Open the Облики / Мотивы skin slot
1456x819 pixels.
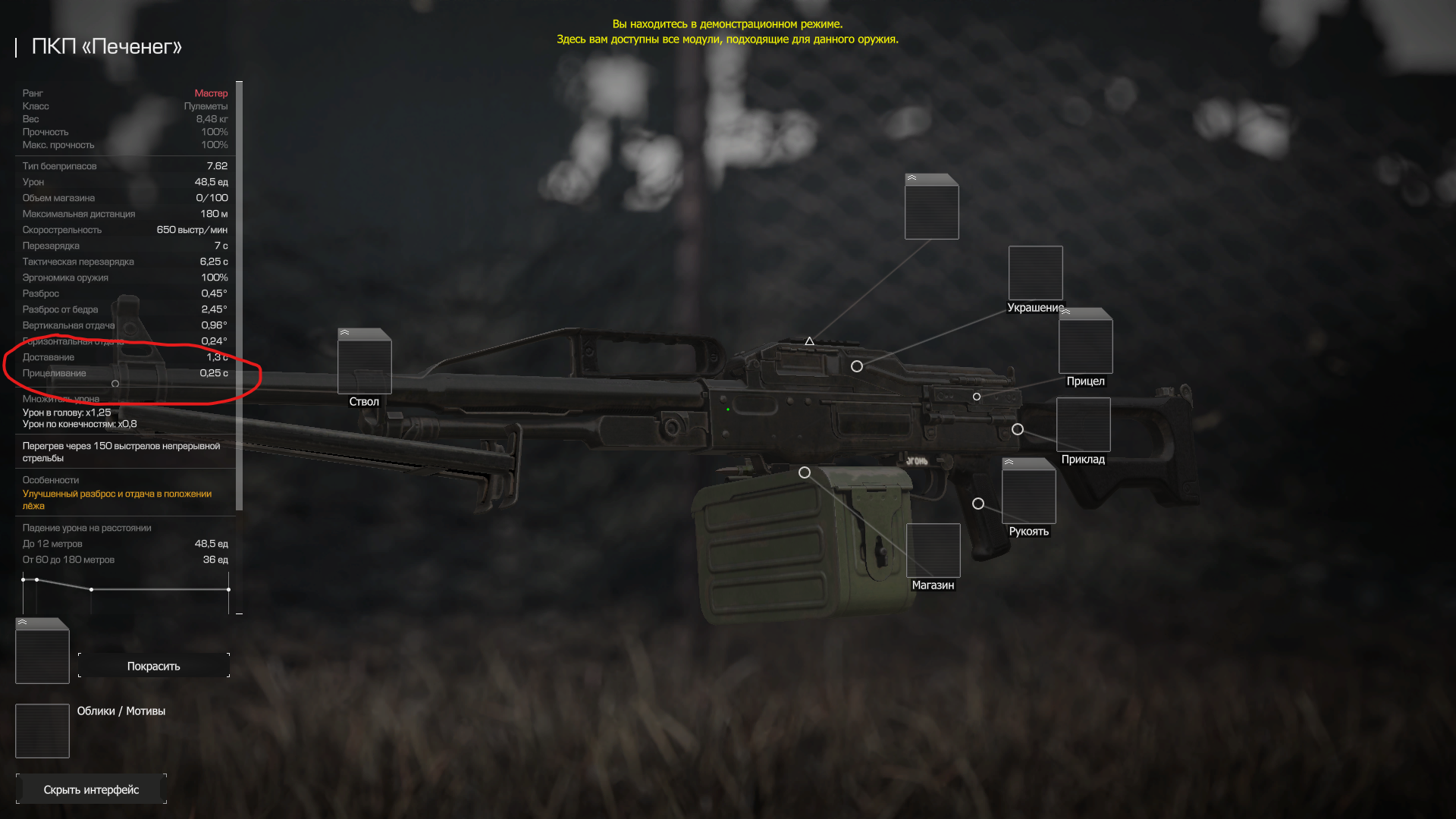42,731
